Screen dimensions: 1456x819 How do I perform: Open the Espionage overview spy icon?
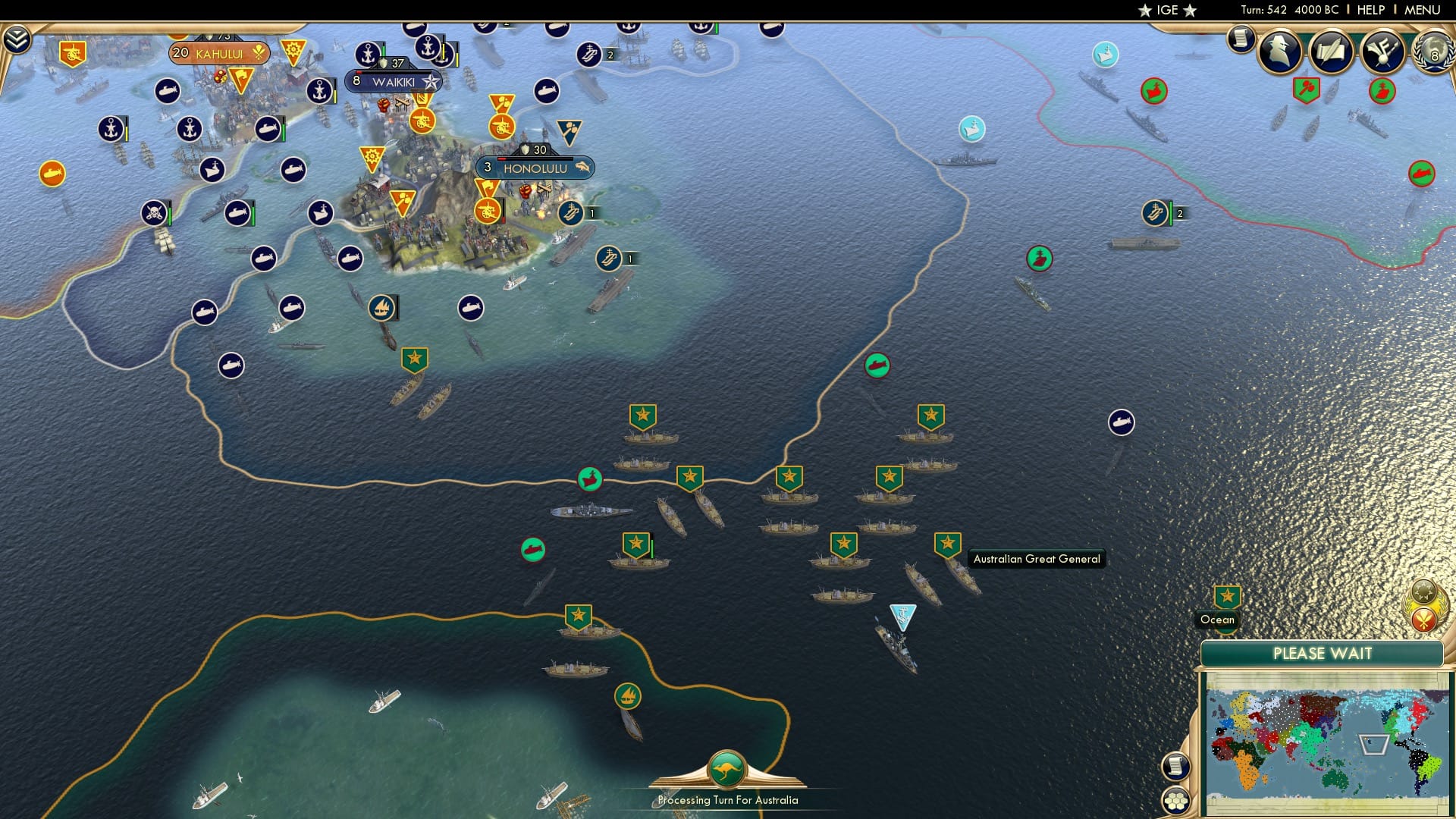pos(1279,52)
